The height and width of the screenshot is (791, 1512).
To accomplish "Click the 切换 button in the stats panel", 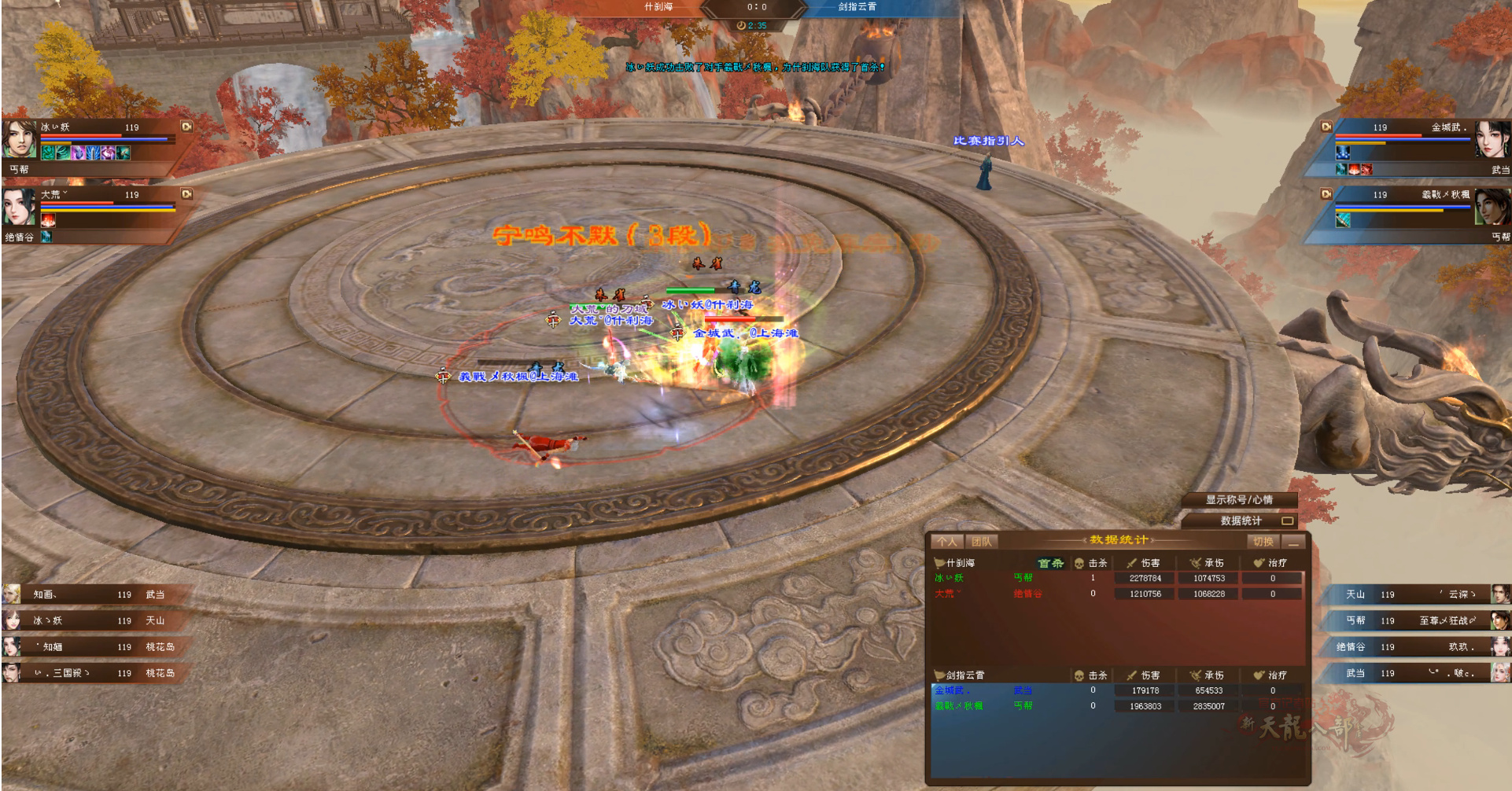I will 1263,541.
